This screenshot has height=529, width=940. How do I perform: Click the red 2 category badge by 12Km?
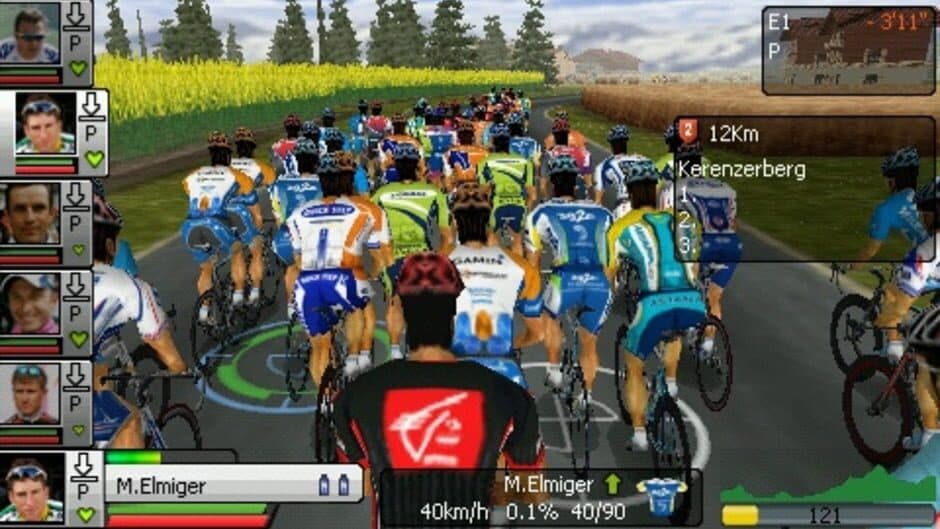(689, 131)
